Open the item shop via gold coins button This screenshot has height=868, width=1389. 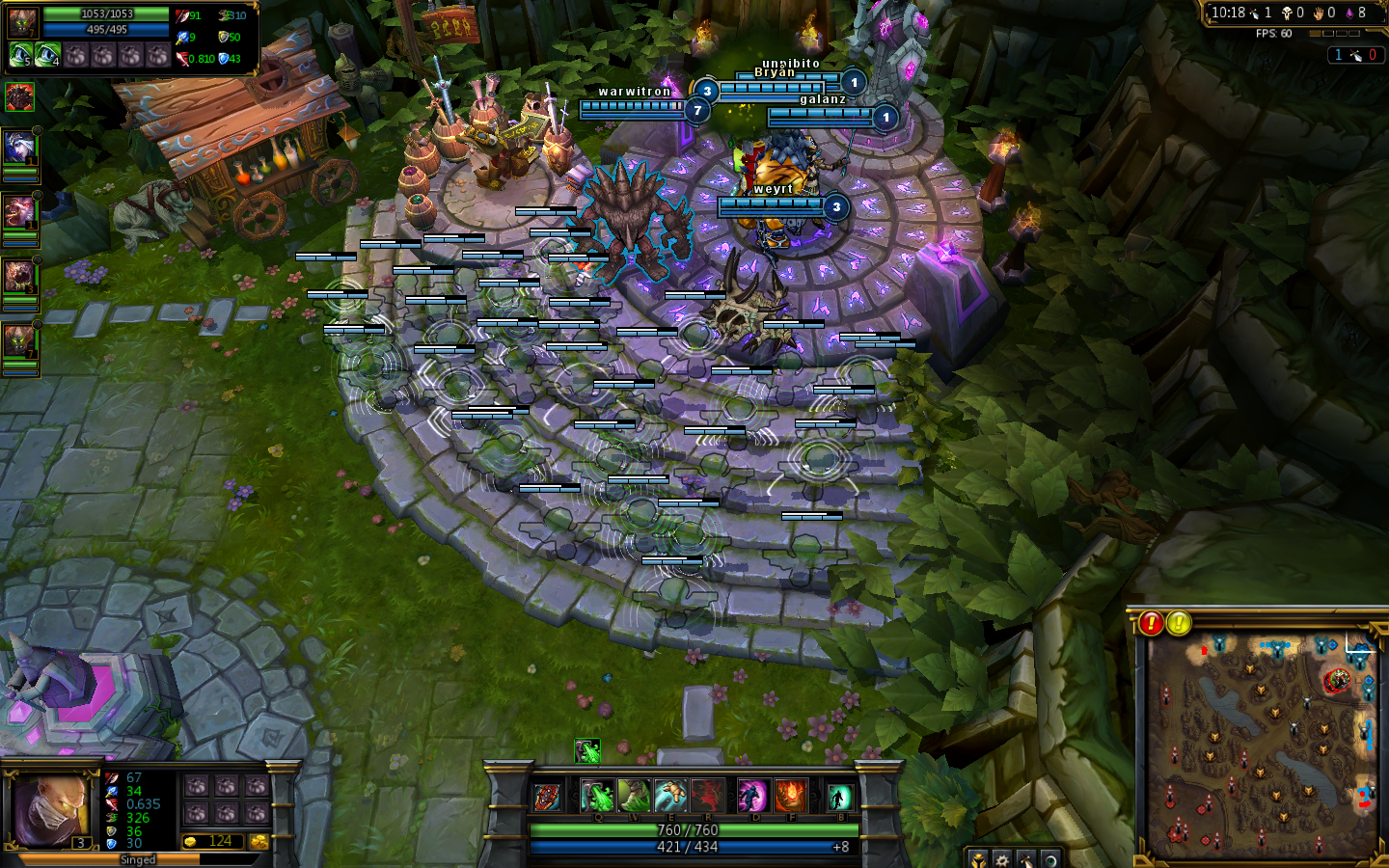coord(259,842)
